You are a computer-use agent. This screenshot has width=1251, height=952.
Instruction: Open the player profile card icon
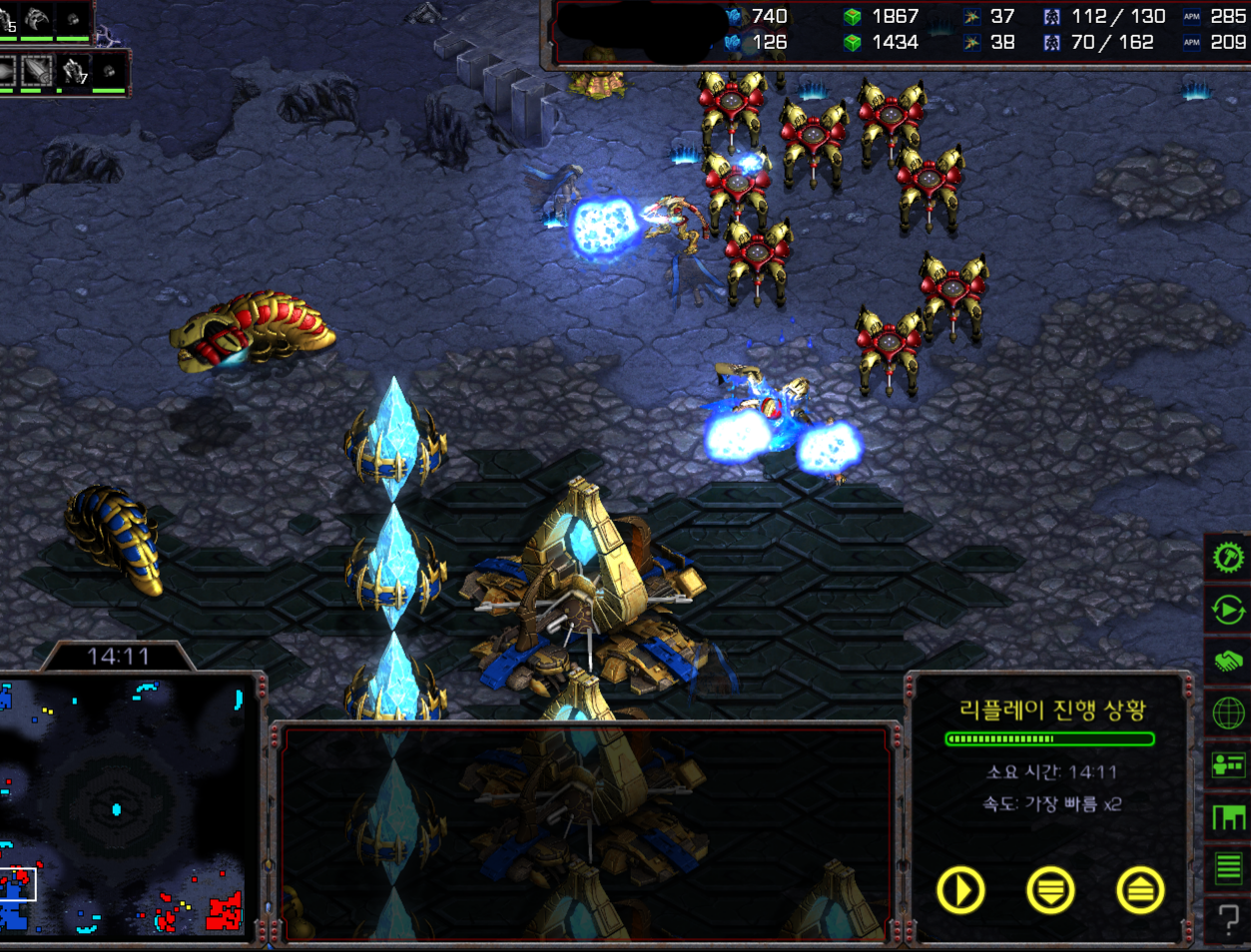tap(1228, 765)
